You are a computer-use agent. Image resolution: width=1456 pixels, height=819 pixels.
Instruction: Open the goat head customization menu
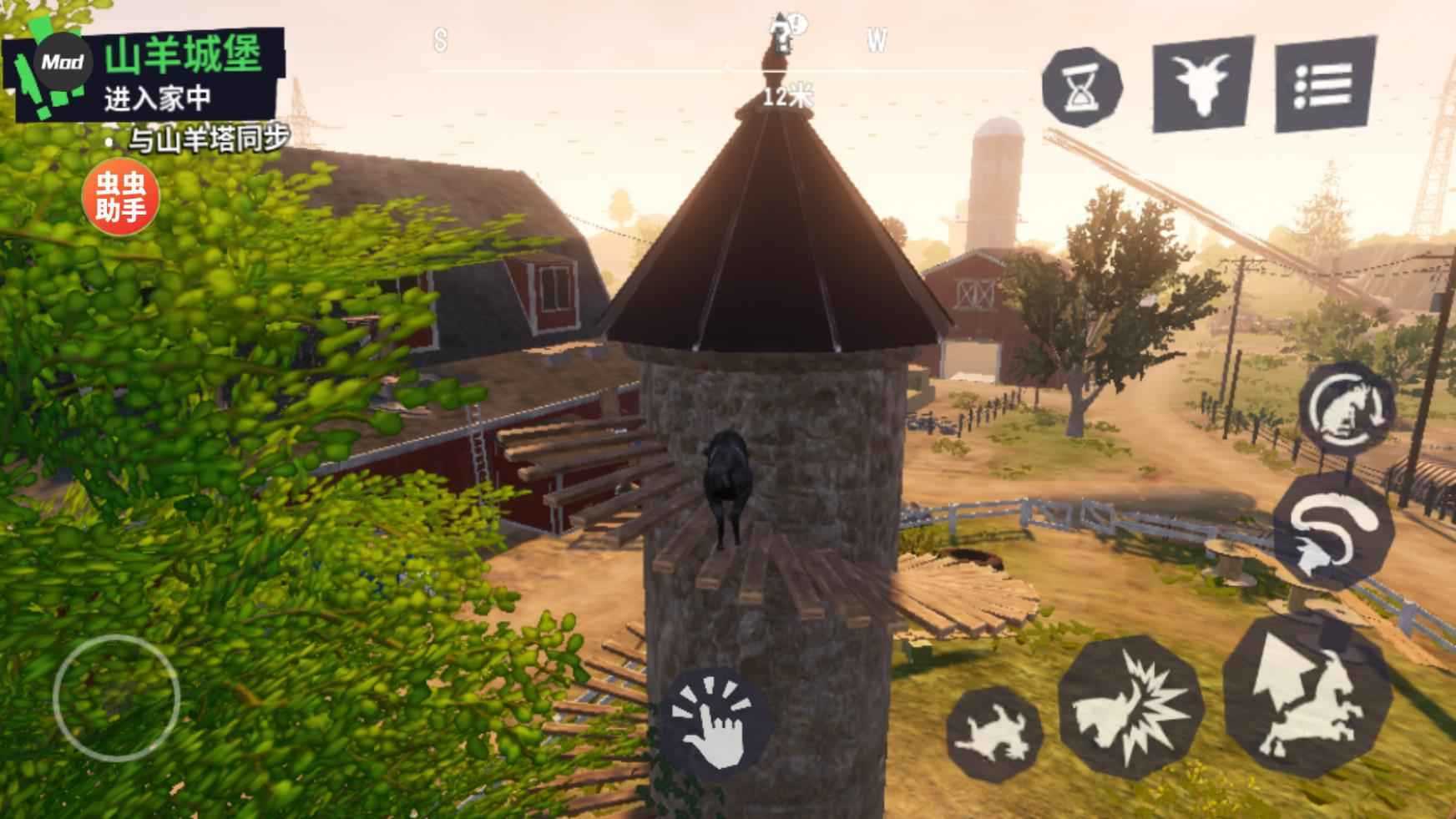[1202, 83]
